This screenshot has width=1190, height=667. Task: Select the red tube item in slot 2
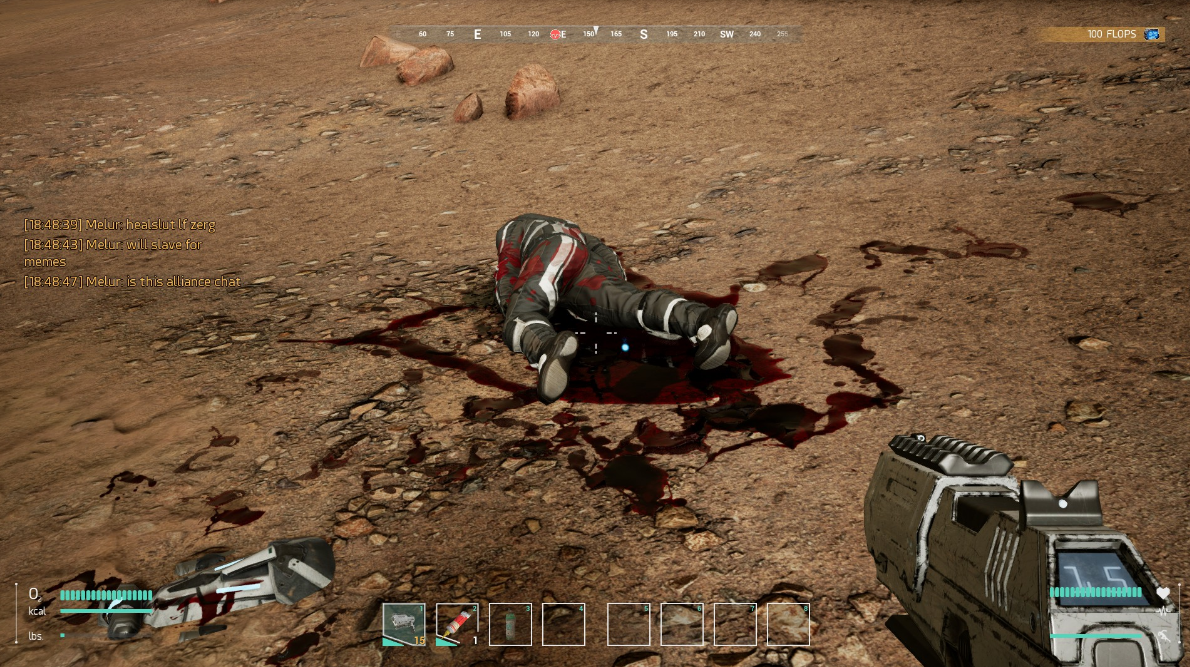[457, 624]
